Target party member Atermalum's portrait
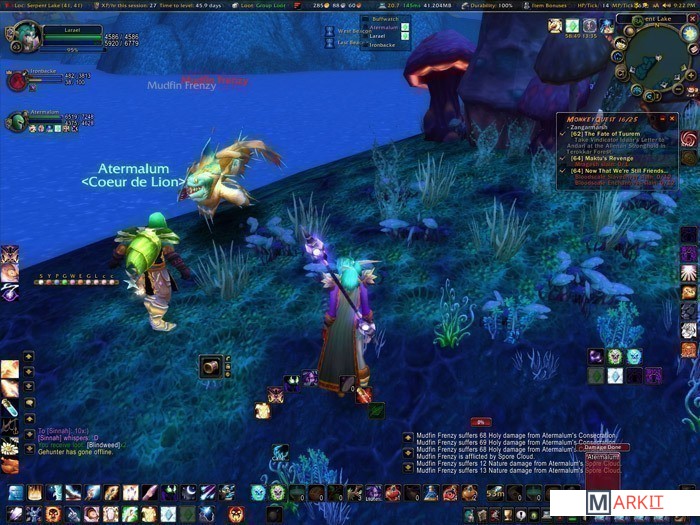This screenshot has width=700, height=525. click(x=15, y=121)
